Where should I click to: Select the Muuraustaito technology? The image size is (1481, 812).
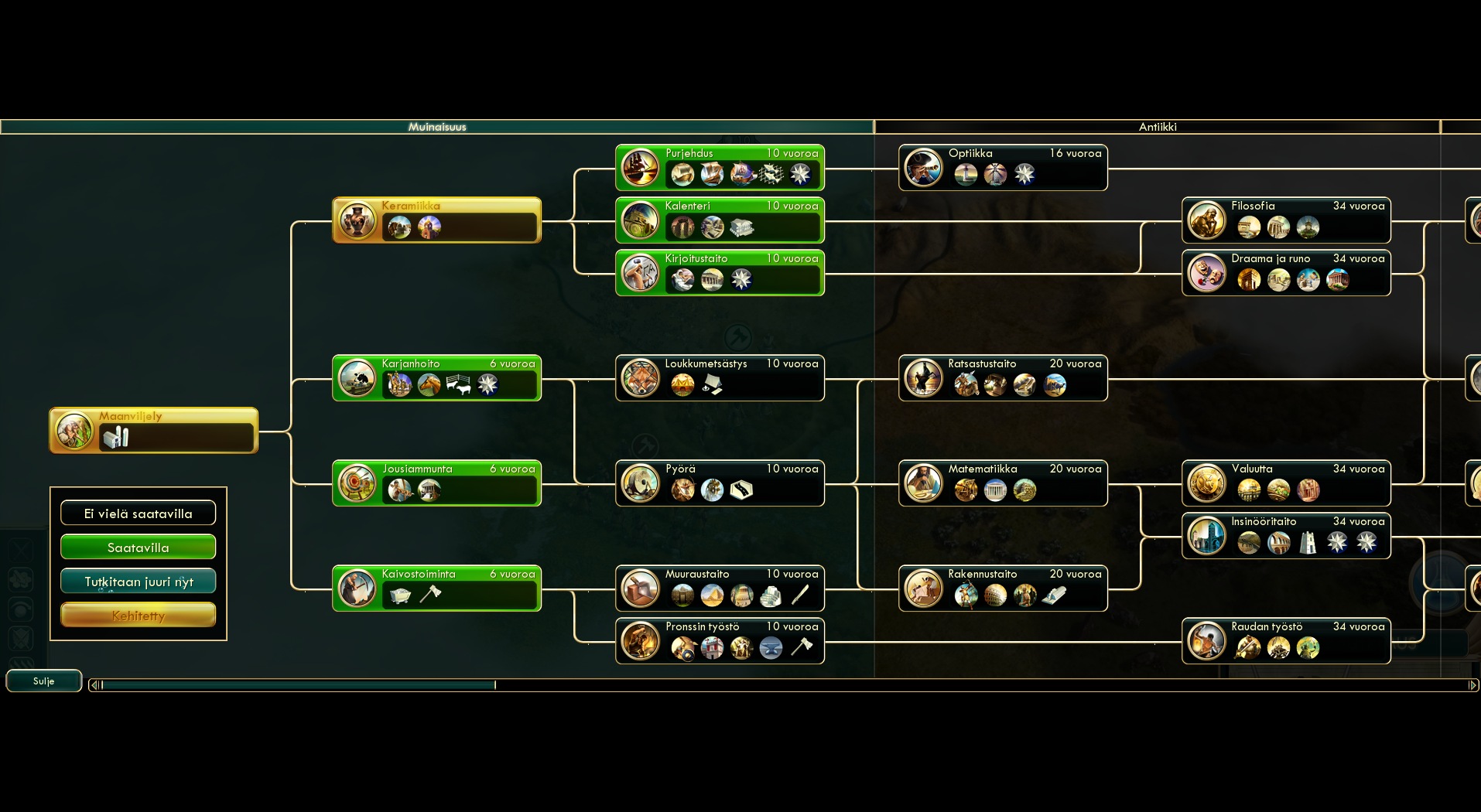pyautogui.click(x=719, y=588)
